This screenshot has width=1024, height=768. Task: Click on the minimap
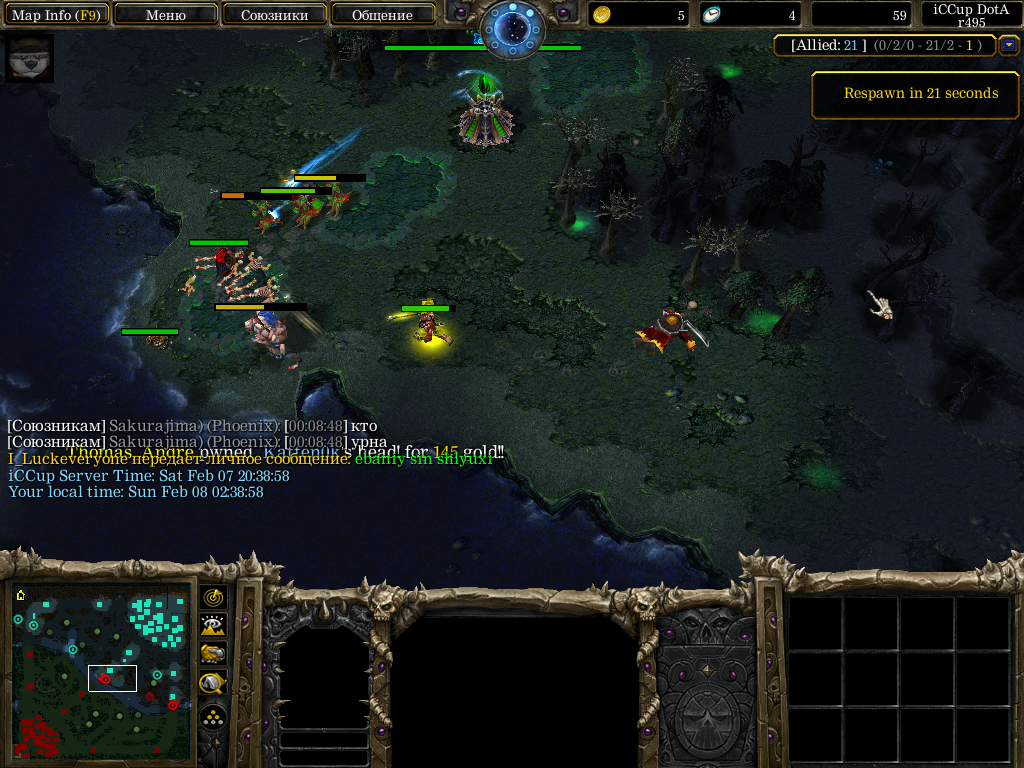pyautogui.click(x=102, y=672)
